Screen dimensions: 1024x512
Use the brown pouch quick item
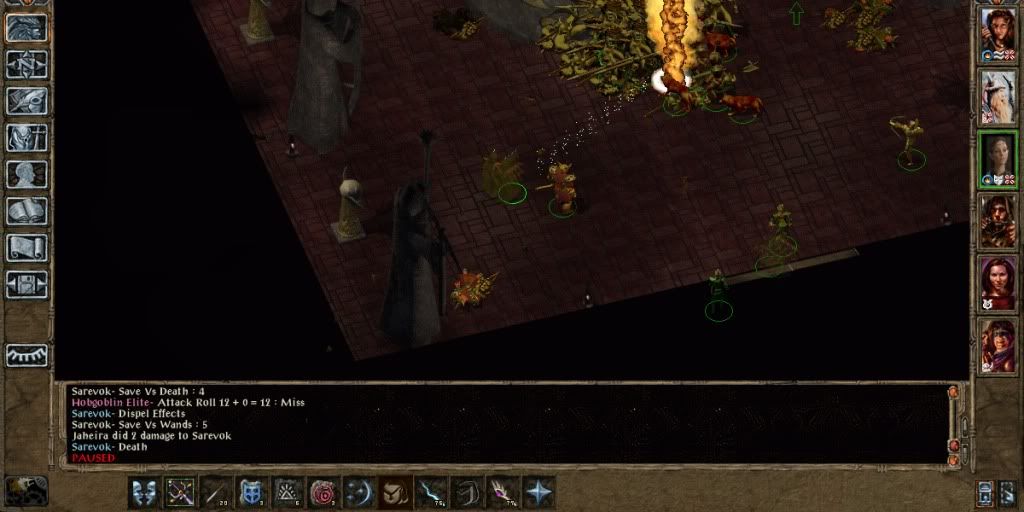(x=394, y=491)
